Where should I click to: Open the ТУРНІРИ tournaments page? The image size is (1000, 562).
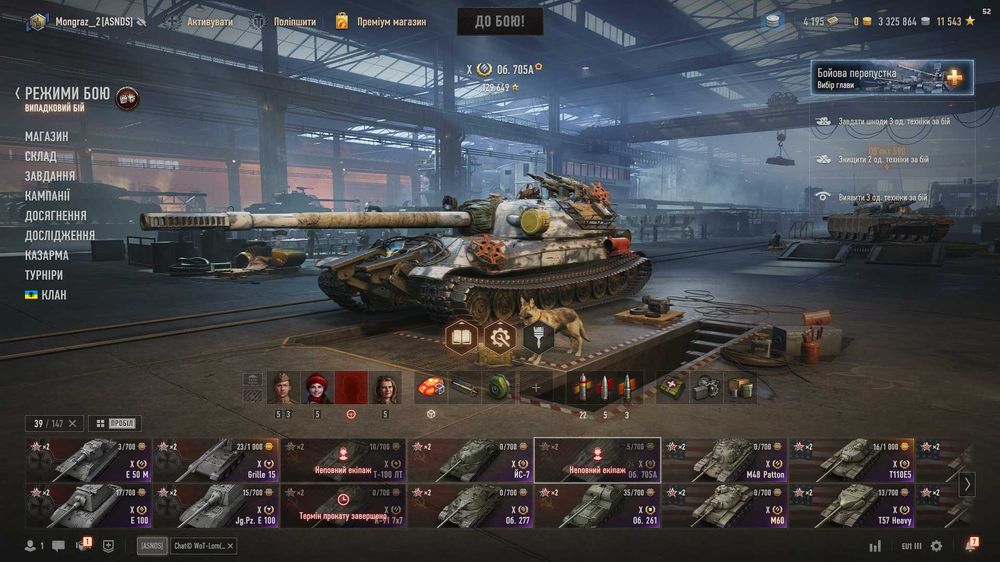(x=44, y=274)
